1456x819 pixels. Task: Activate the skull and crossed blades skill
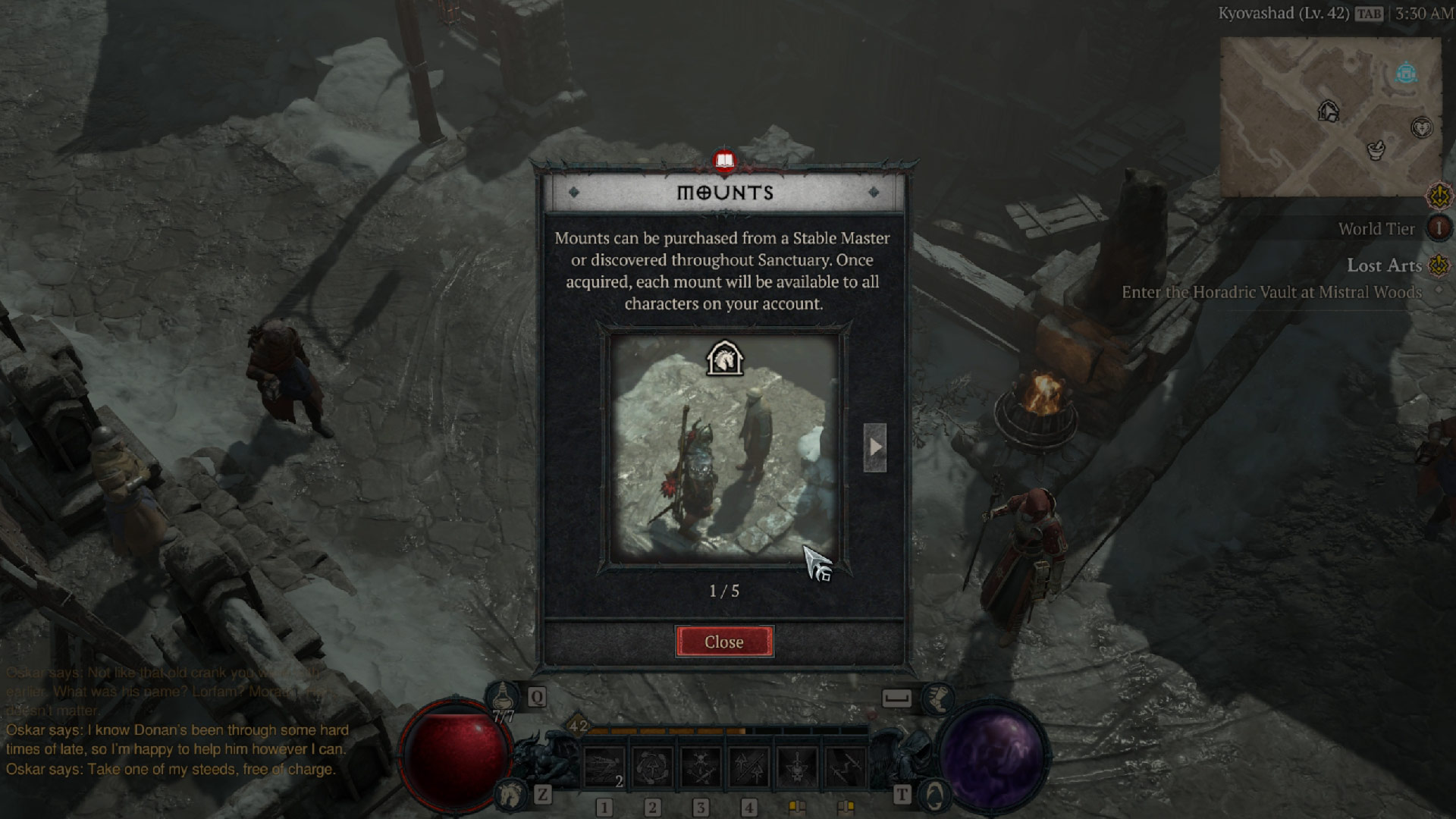(x=701, y=767)
